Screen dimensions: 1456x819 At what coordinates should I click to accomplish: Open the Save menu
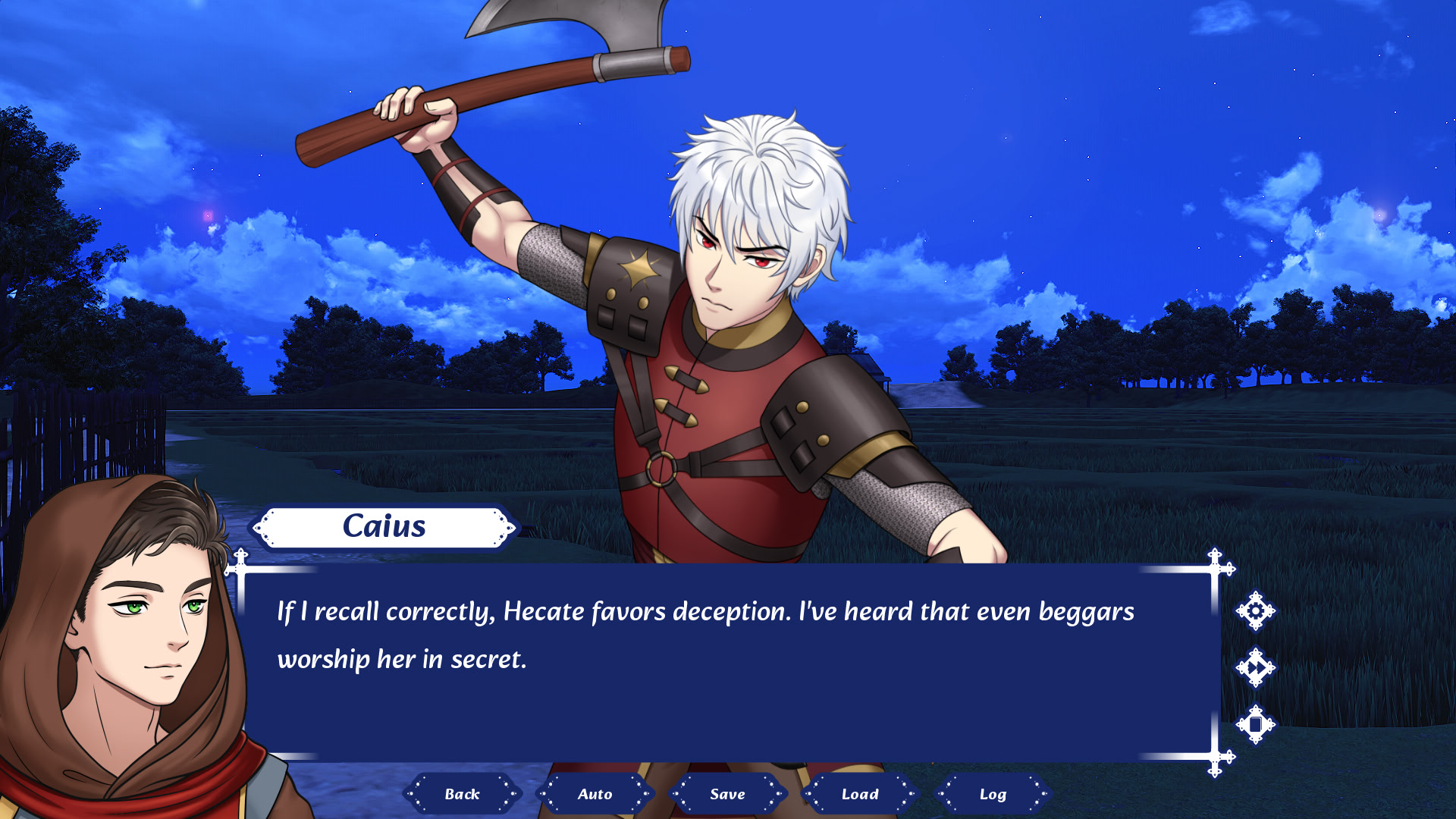point(727,794)
